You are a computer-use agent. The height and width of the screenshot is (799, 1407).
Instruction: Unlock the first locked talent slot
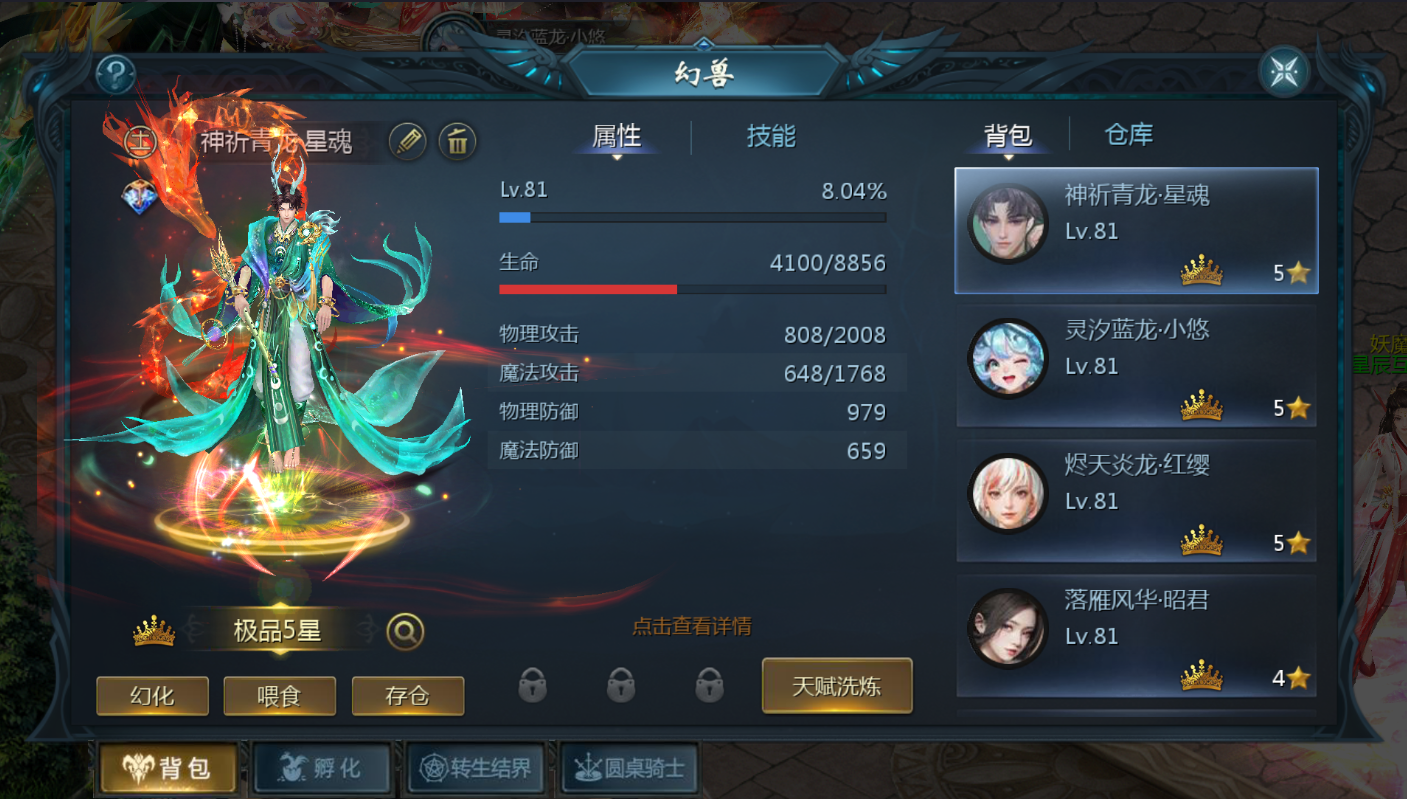tap(532, 687)
